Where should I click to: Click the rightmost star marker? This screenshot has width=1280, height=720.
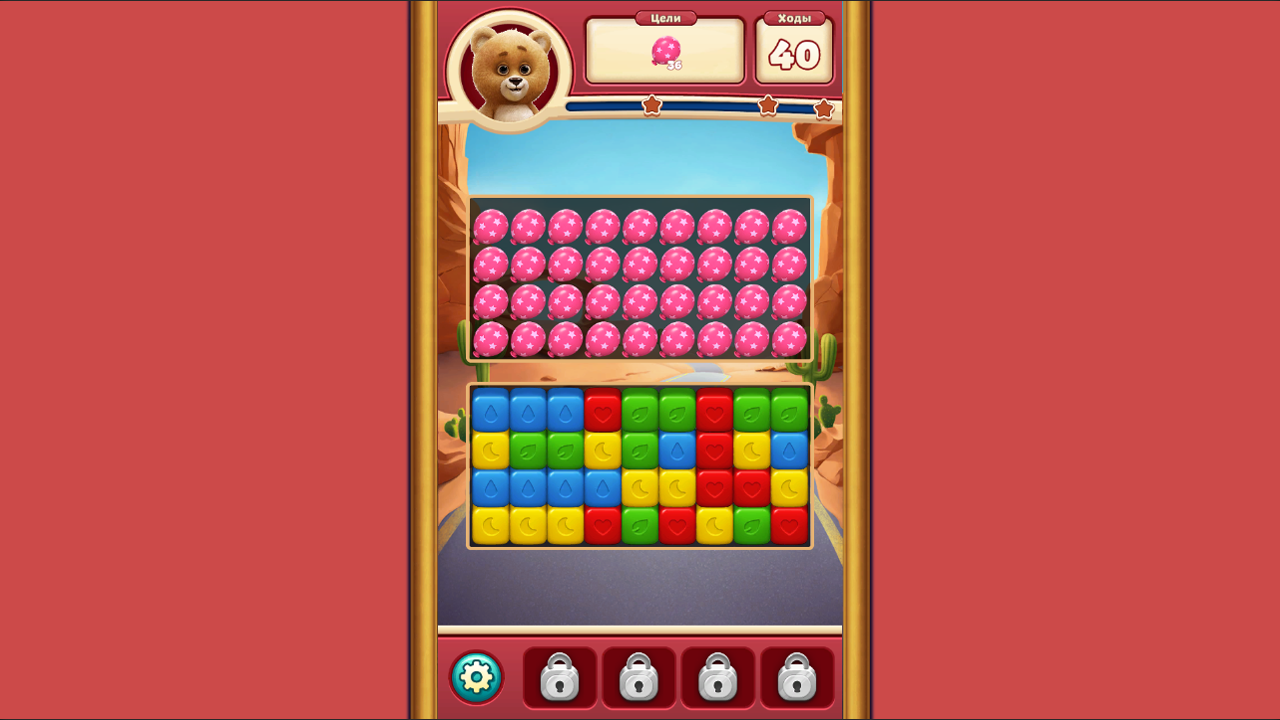coord(824,108)
